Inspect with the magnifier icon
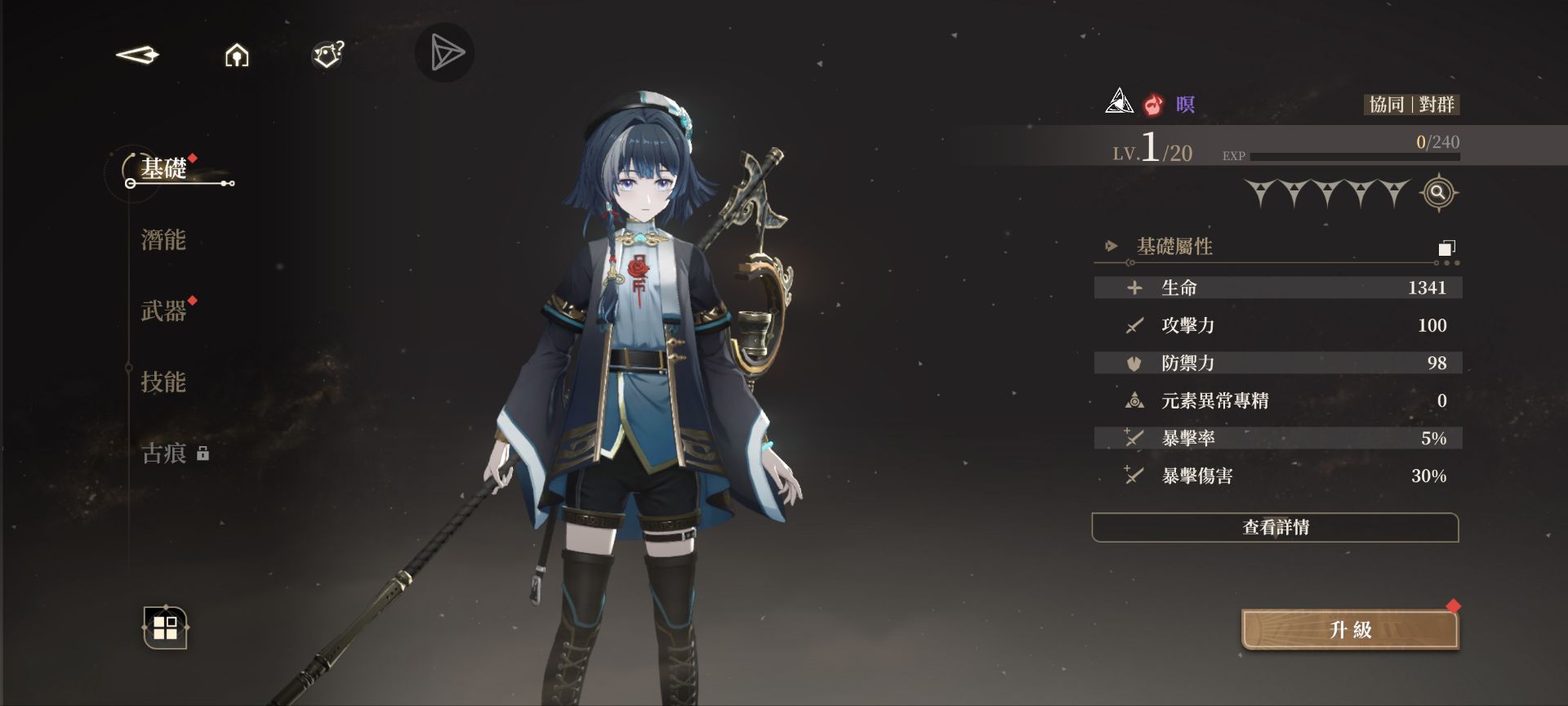 [1438, 194]
